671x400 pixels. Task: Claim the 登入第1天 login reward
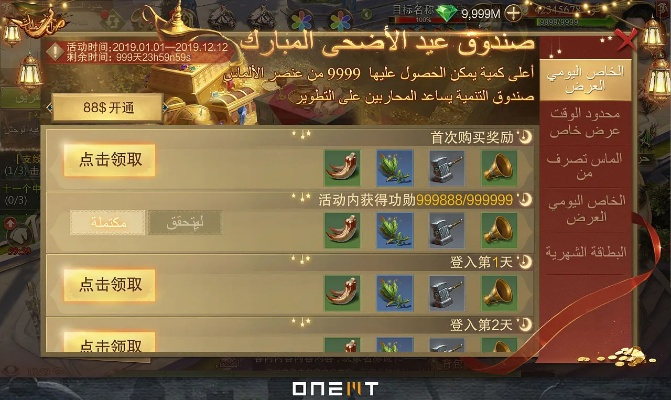click(110, 284)
